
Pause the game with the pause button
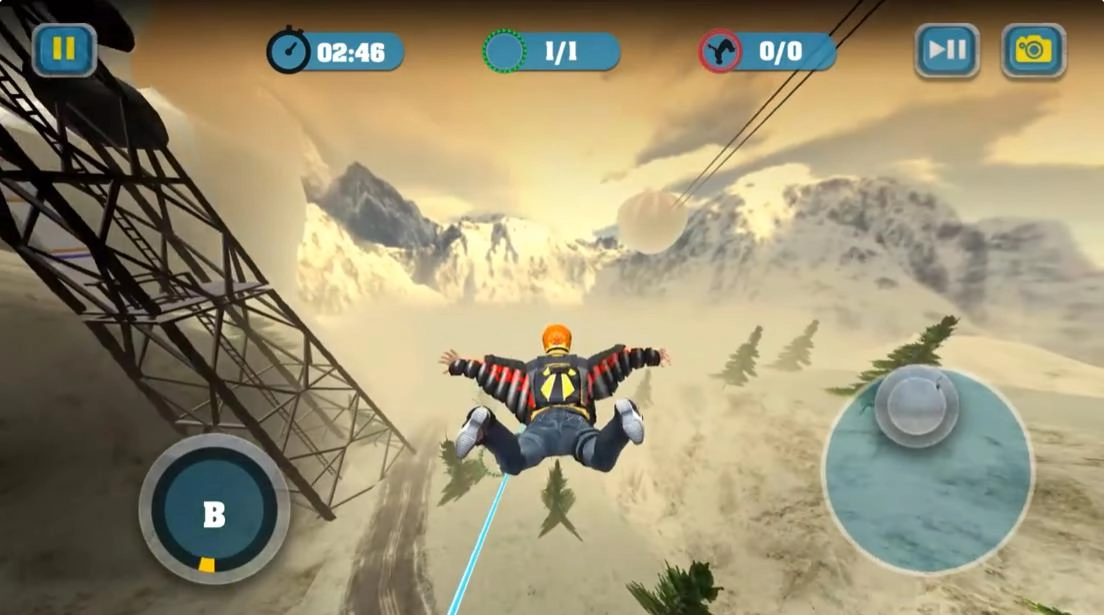coord(64,50)
